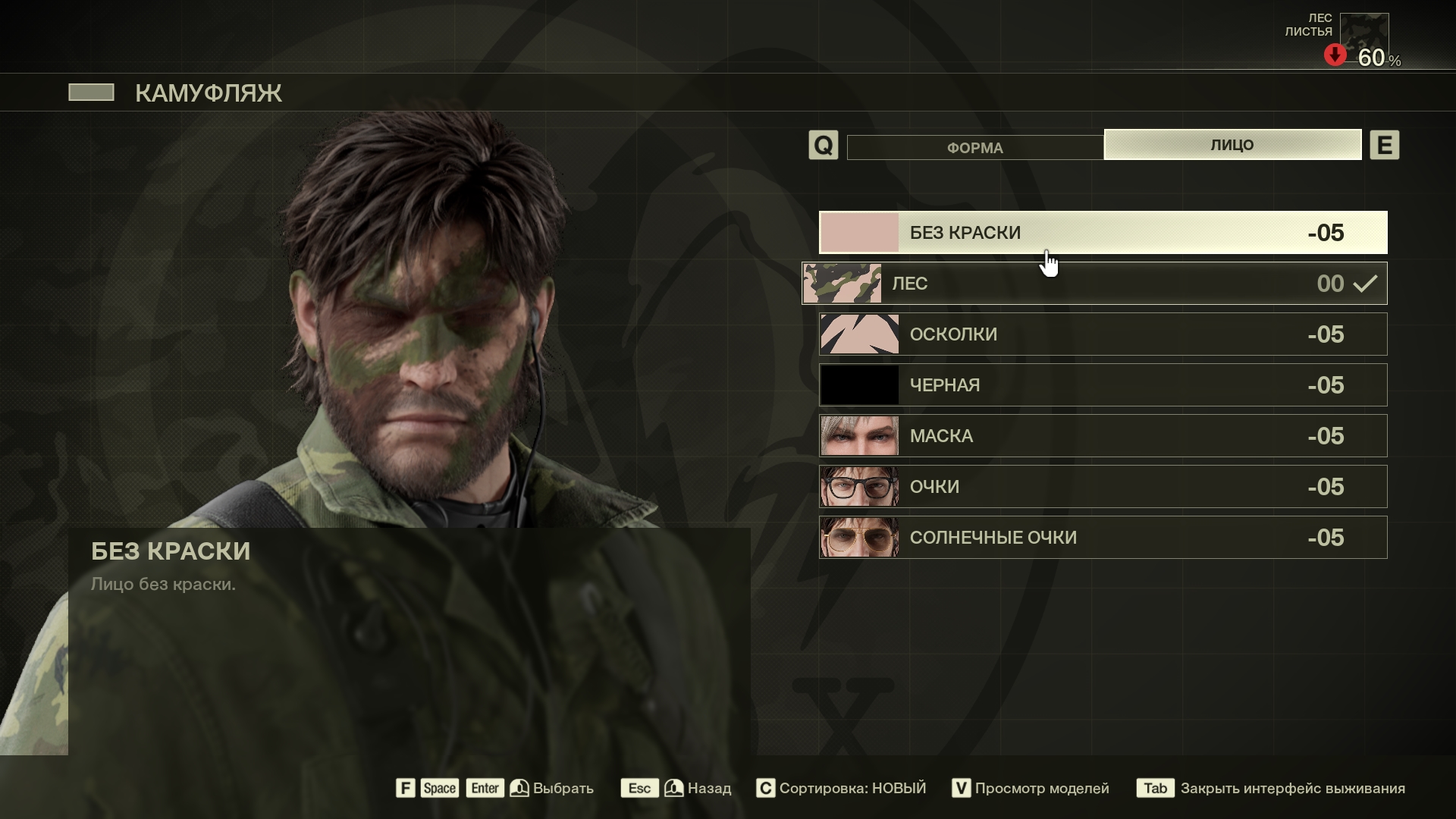The height and width of the screenshot is (819, 1456).
Task: Equip the МАСКА face item
Action: click(1103, 436)
